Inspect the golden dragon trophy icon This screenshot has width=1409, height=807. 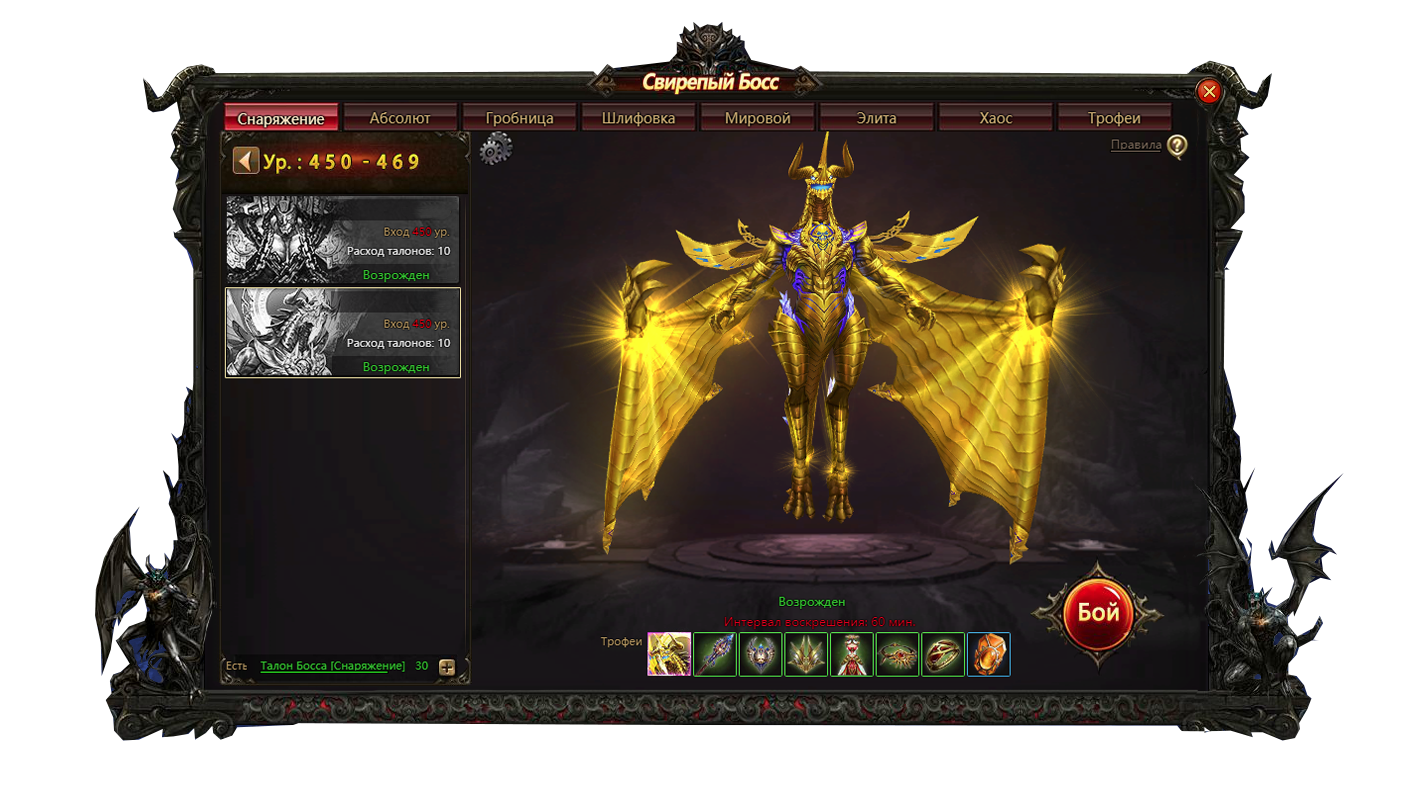(669, 654)
